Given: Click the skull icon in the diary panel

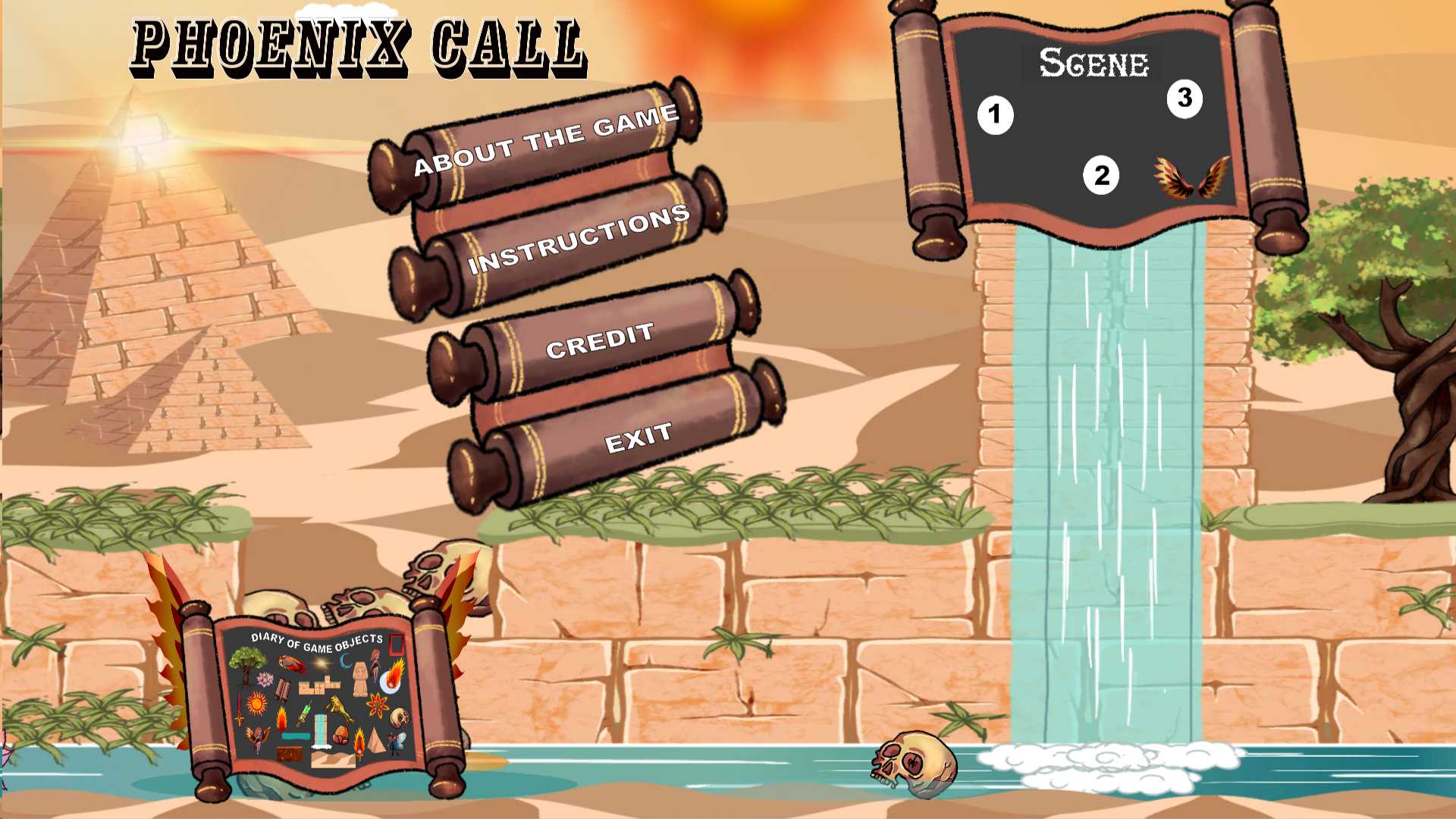Looking at the screenshot, I should (400, 717).
